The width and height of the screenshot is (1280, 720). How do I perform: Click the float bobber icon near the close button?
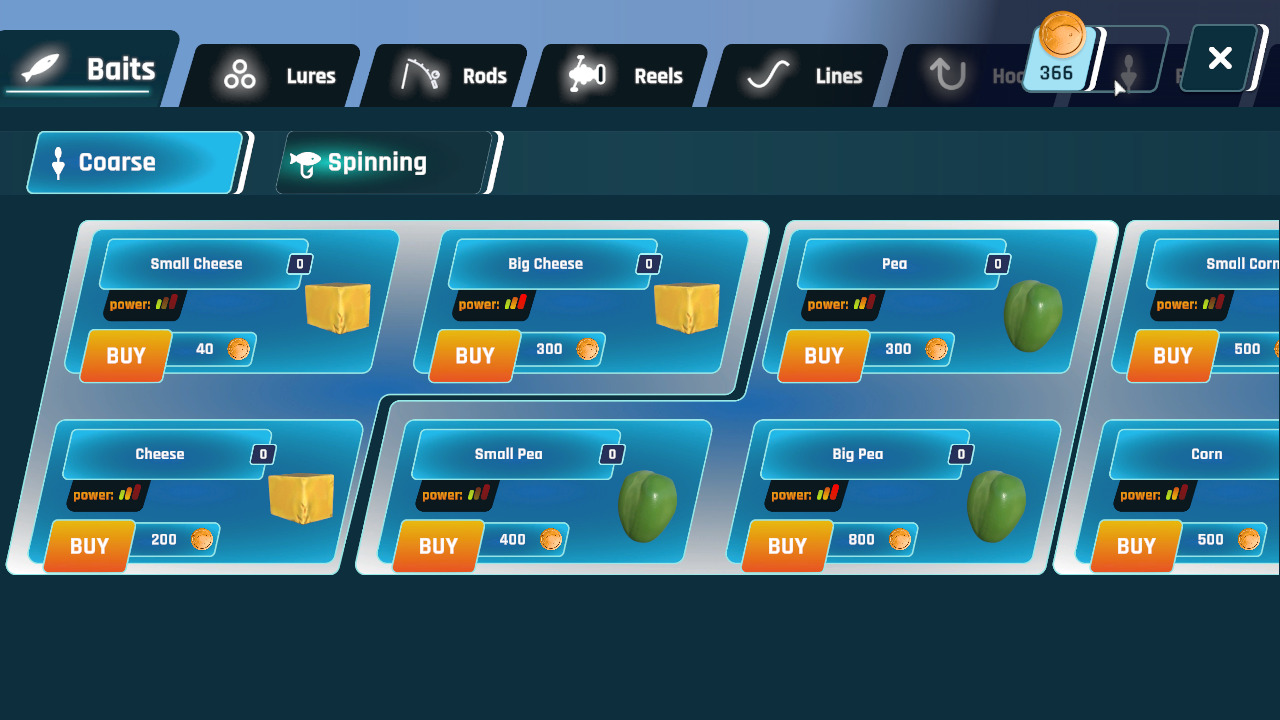point(1131,72)
